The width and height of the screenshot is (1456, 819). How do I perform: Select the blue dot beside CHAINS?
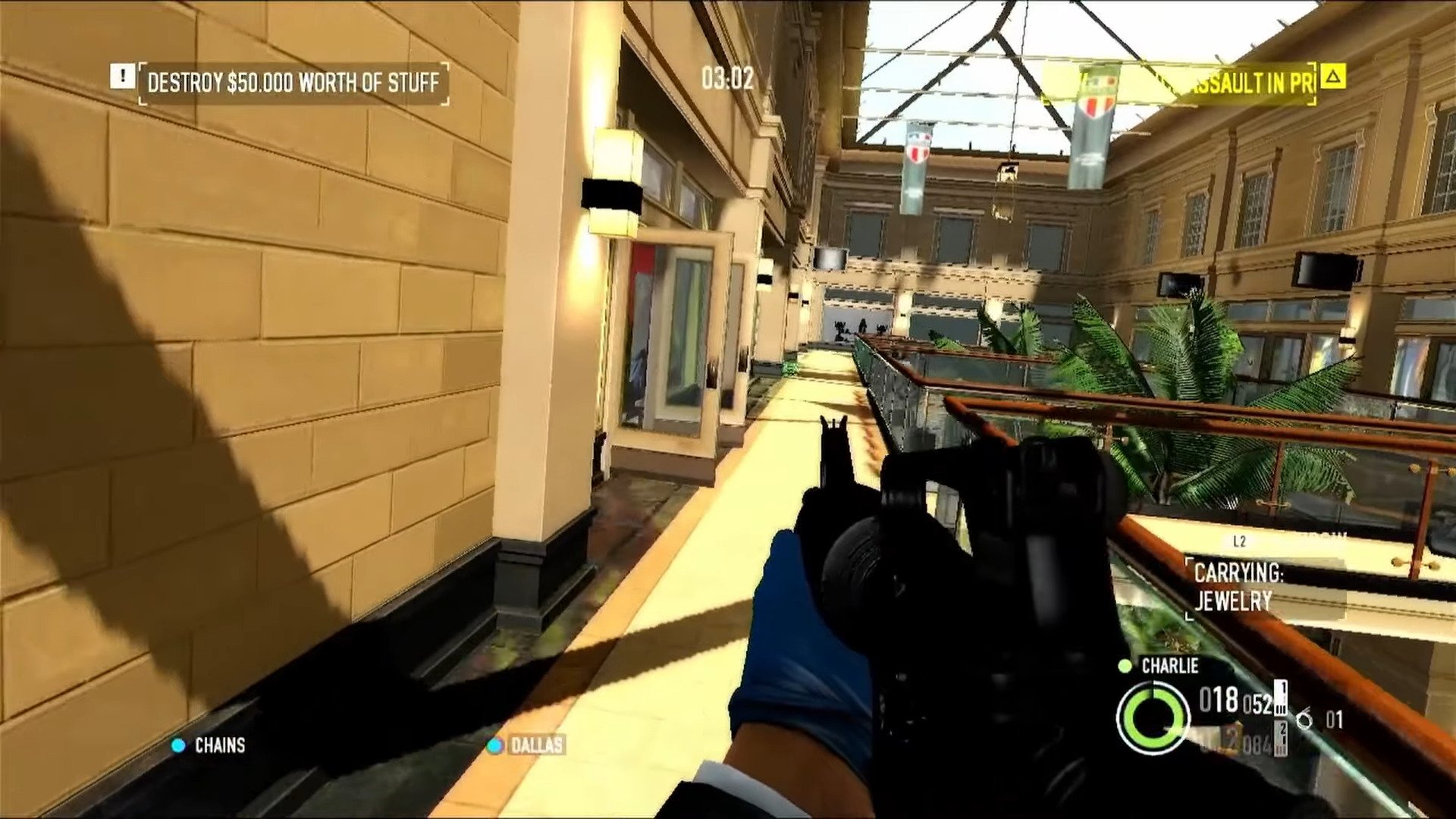[179, 746]
